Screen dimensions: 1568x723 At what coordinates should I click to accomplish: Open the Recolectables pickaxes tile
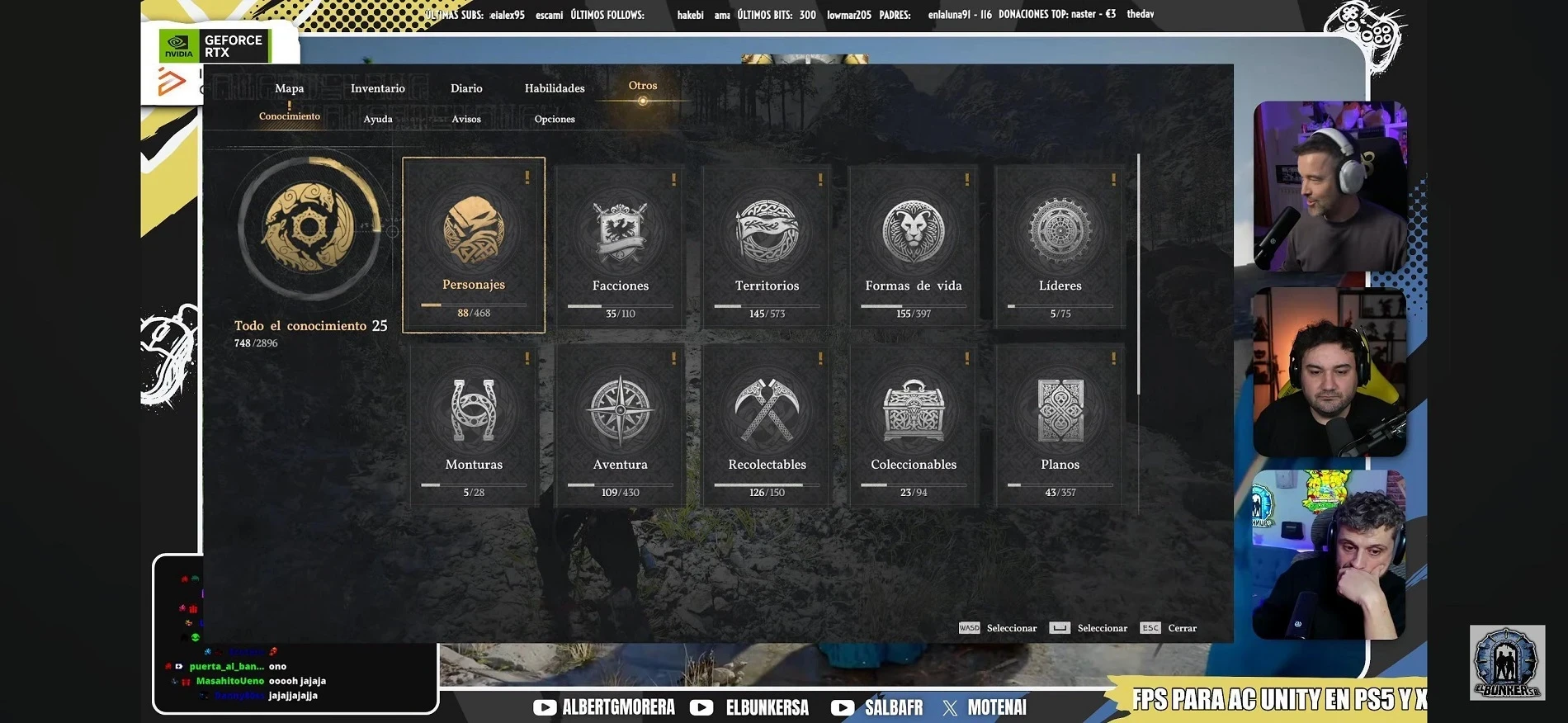(767, 425)
